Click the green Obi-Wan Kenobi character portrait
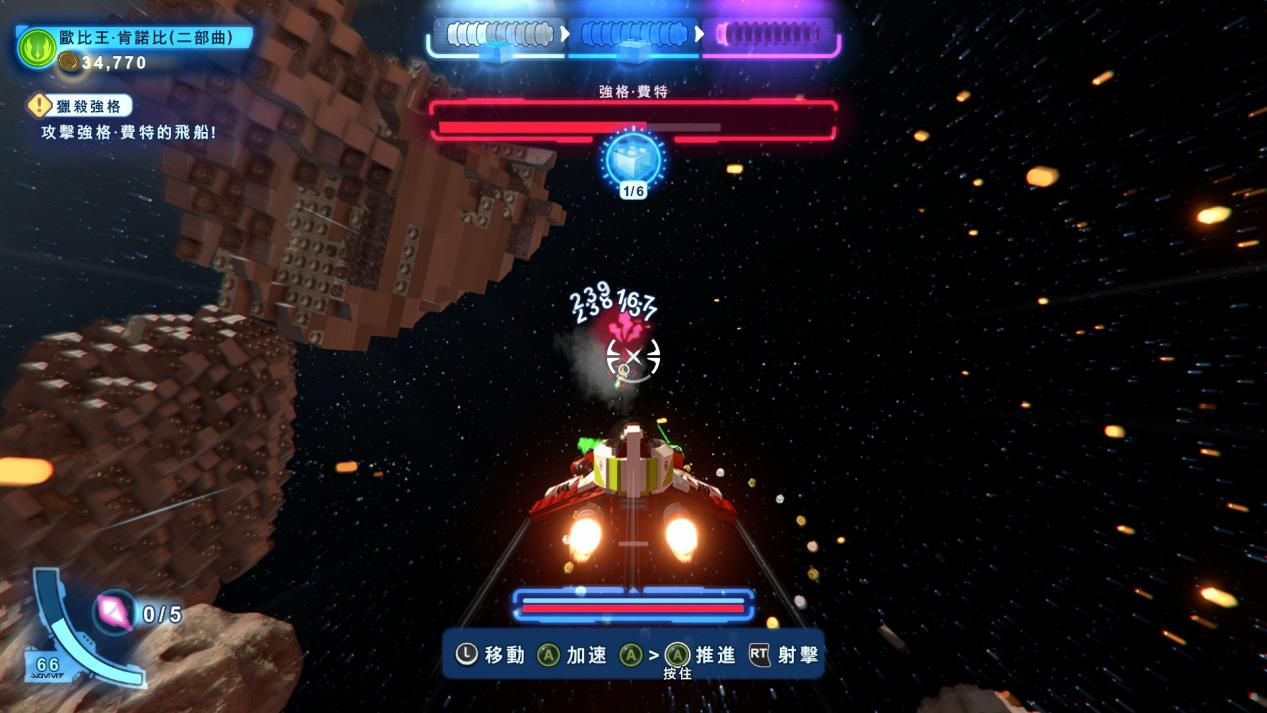This screenshot has width=1267, height=713. pos(37,48)
